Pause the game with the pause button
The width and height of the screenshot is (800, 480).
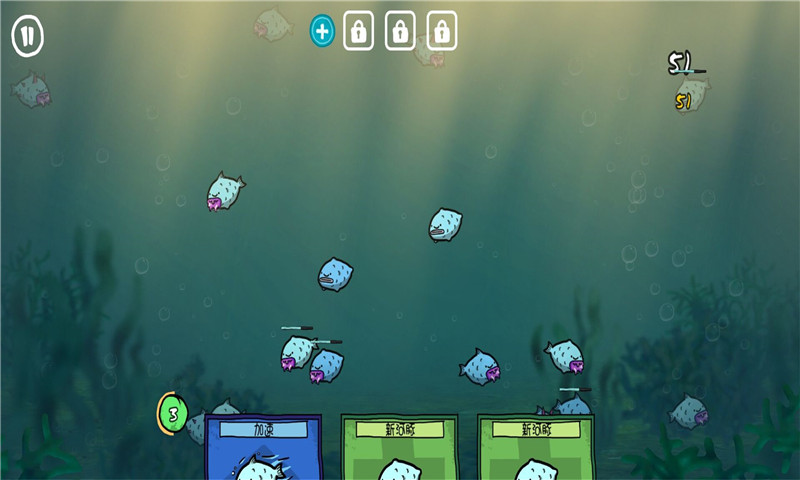coord(27,37)
